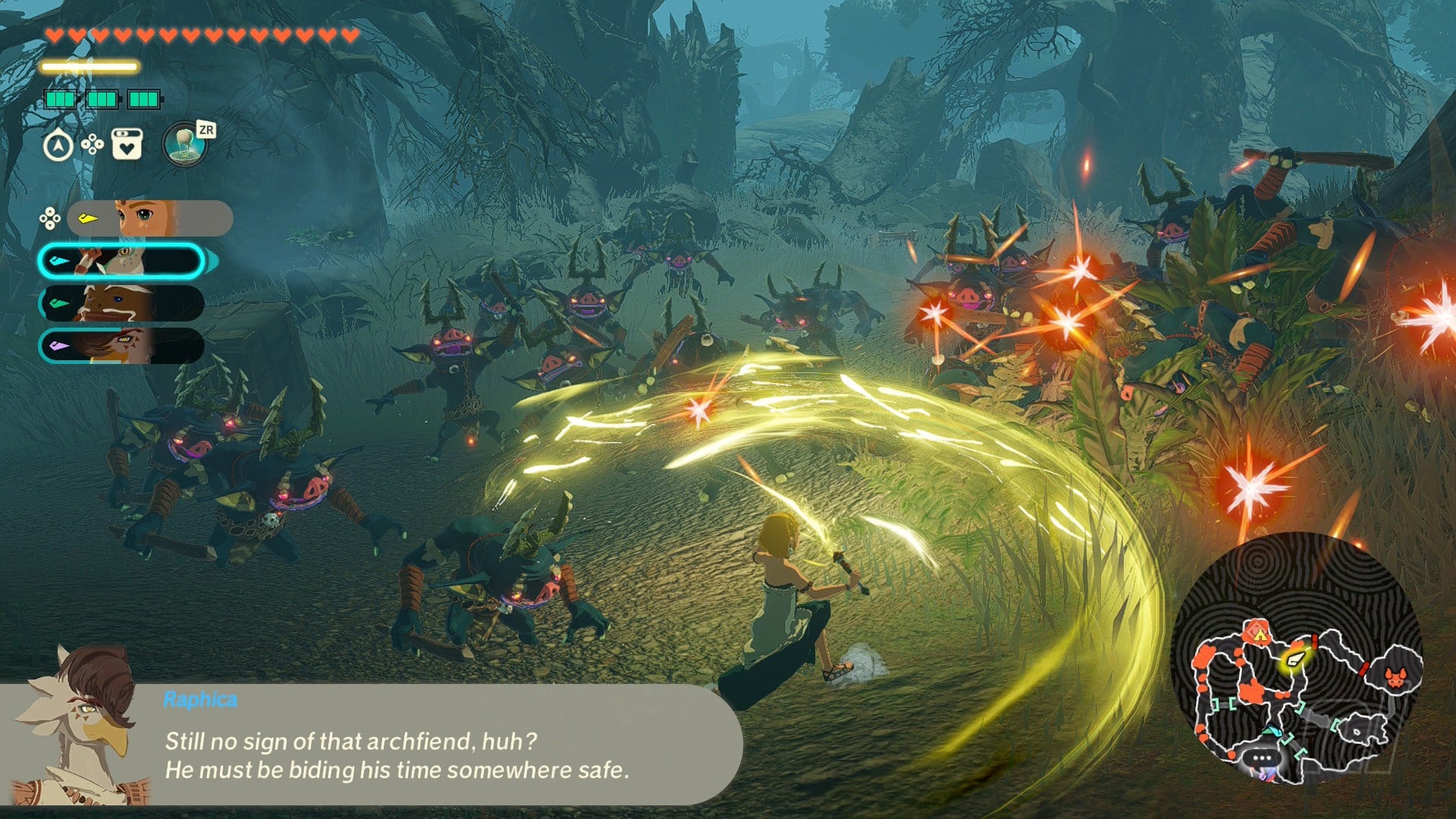
Task: Select the red-haired ally with yellow eye
Action: point(121,346)
